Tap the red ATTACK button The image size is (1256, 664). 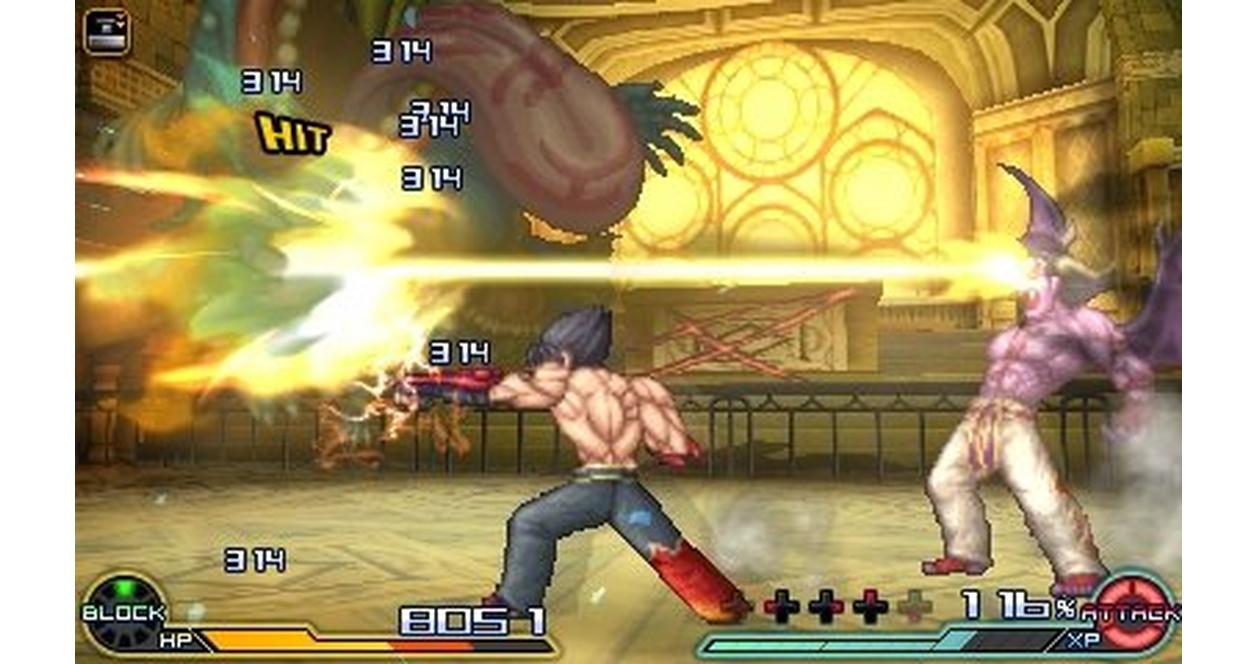click(x=1135, y=612)
